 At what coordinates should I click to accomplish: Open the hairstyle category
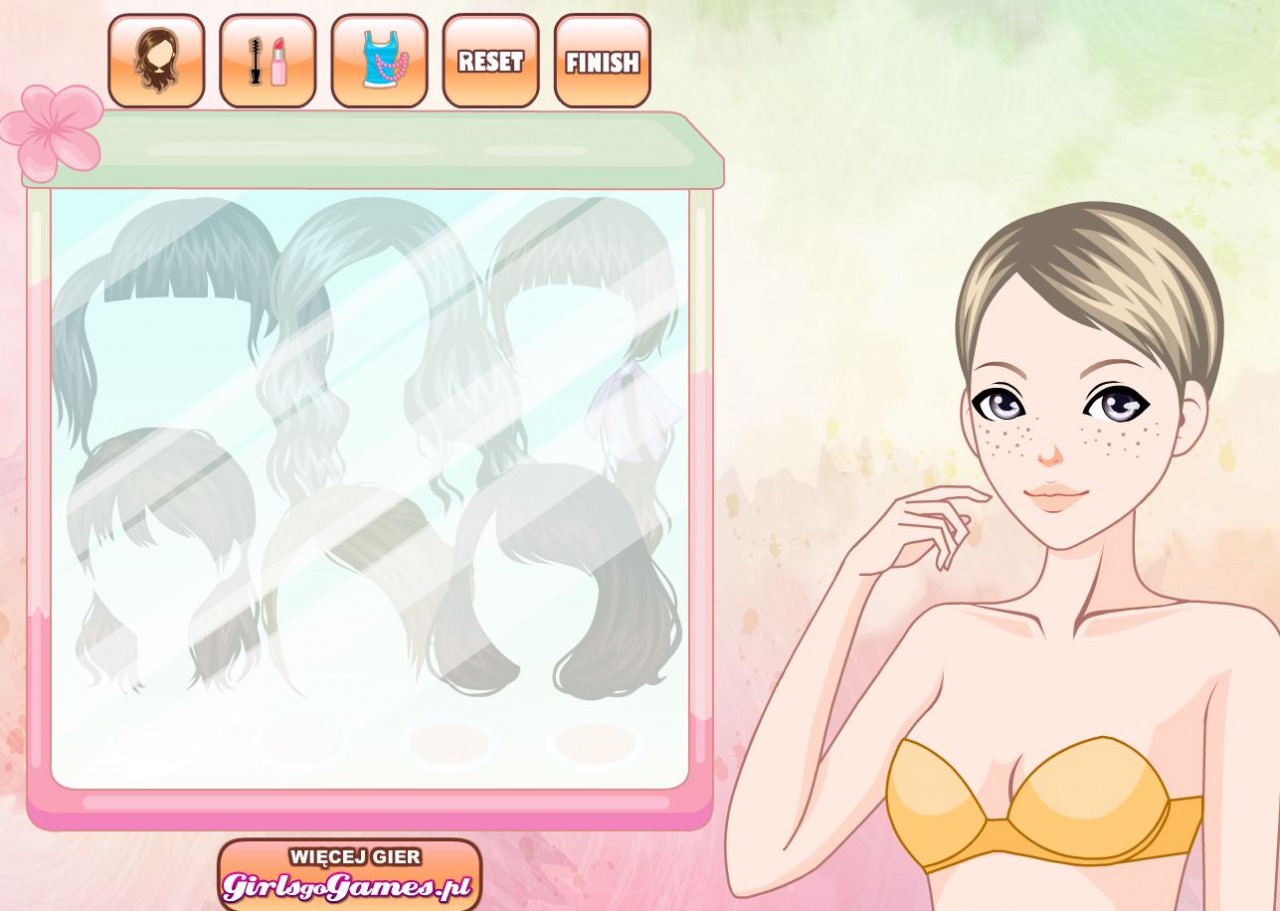[156, 61]
